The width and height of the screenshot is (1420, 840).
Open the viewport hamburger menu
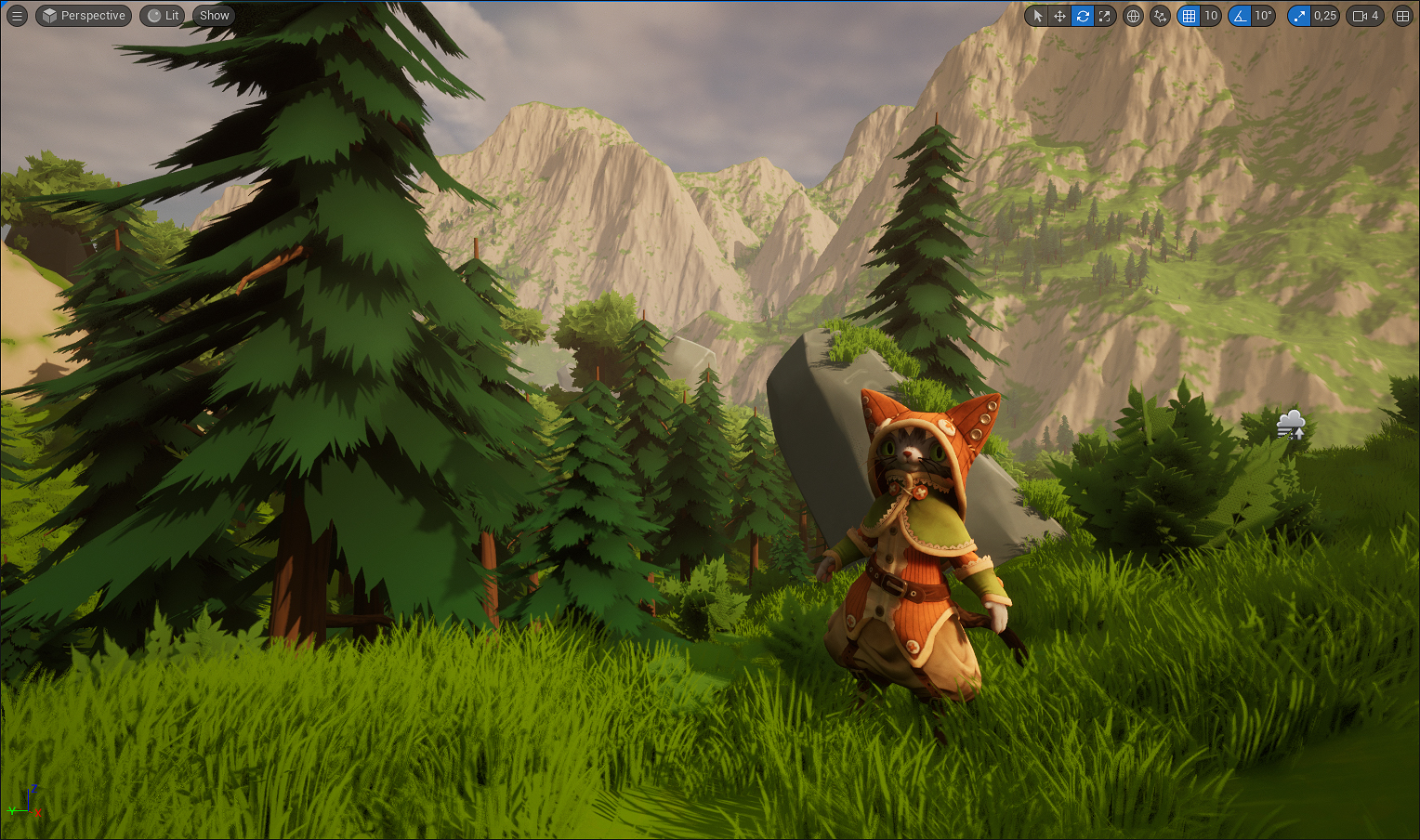click(16, 15)
